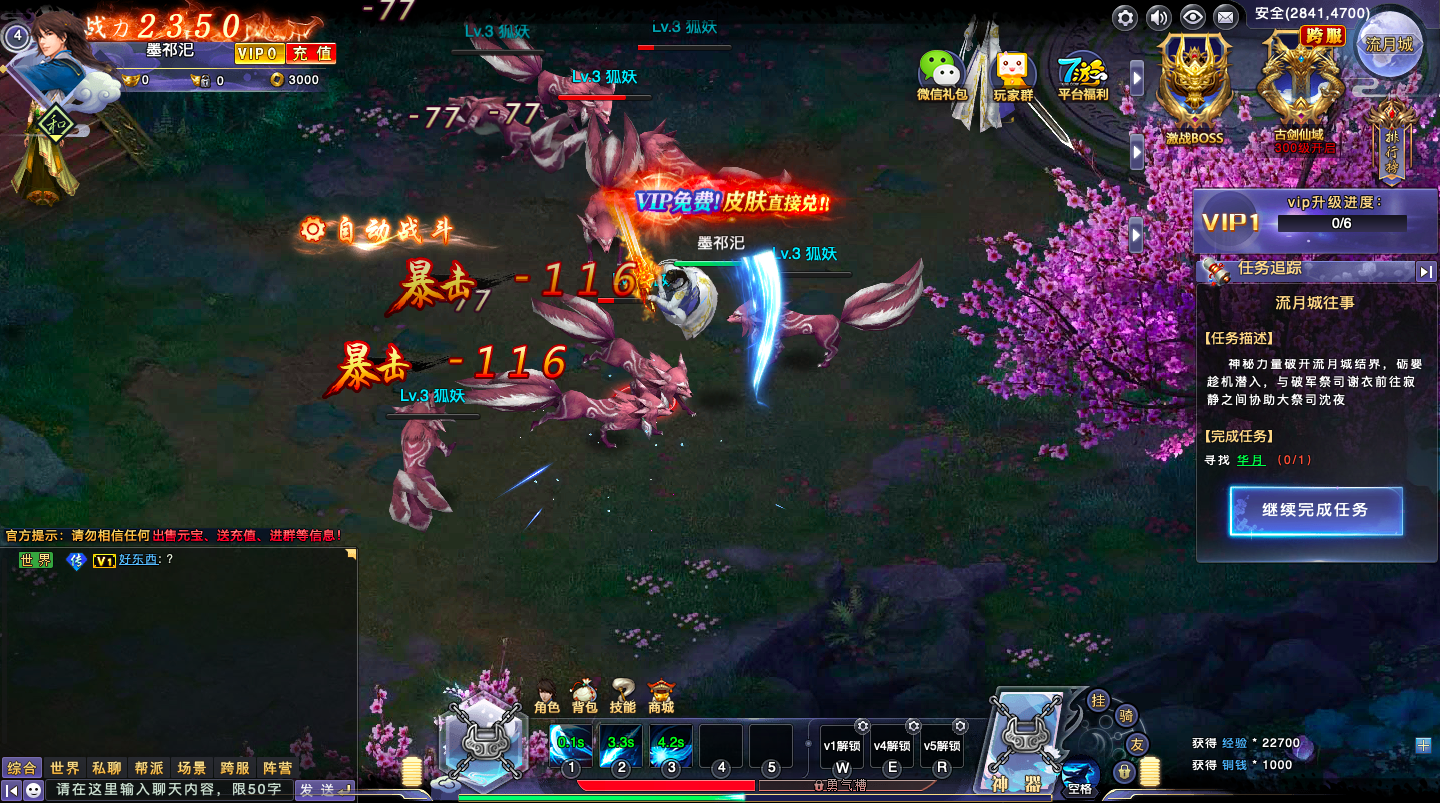Toggle the eye visibility icon
Image resolution: width=1440 pixels, height=804 pixels.
[x=1191, y=17]
